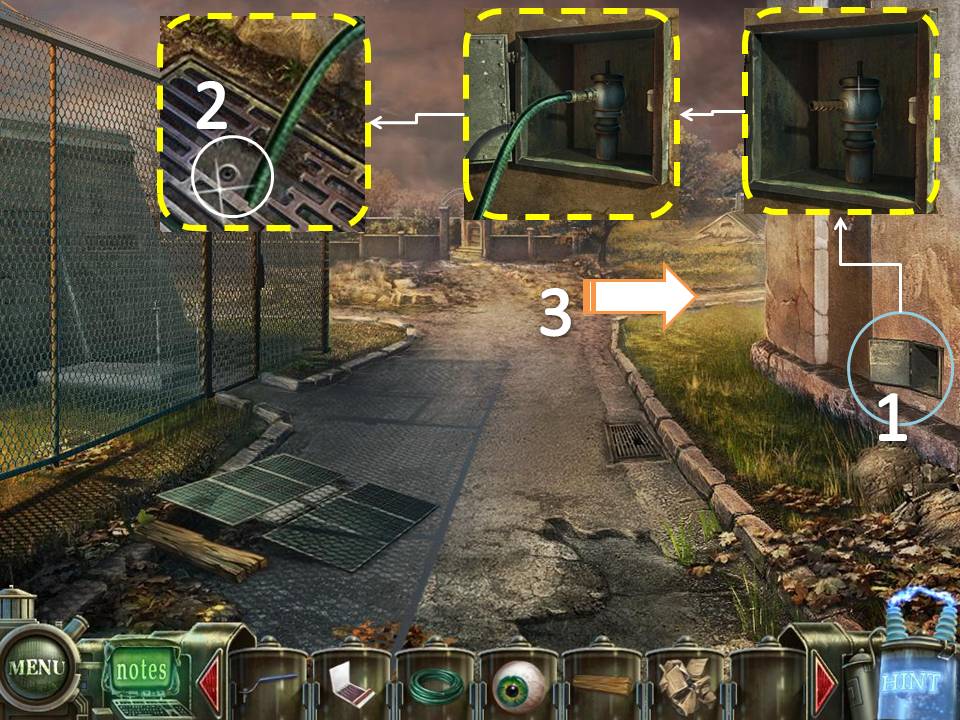Pick the matchbook from inventory

click(351, 685)
